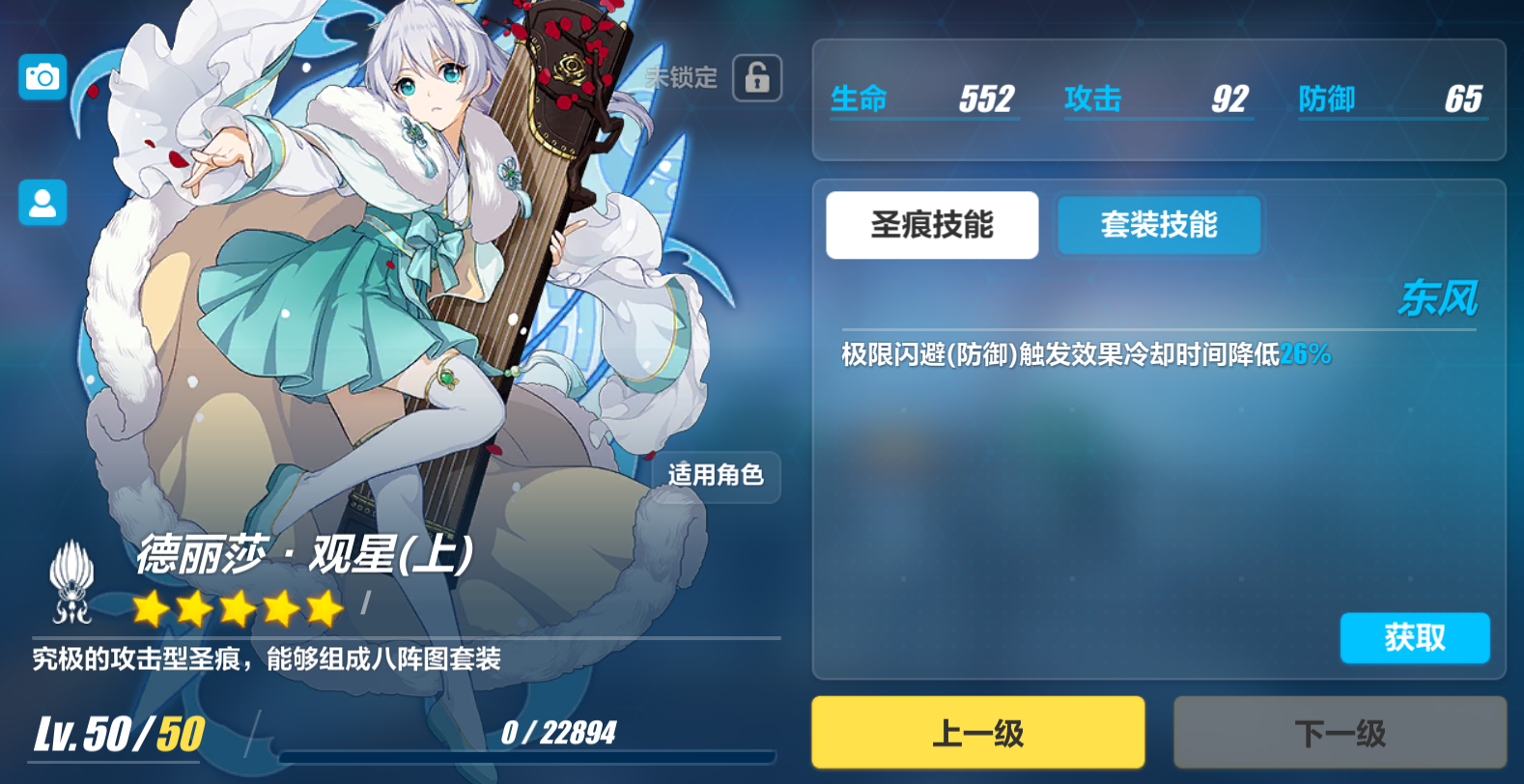Click the 生命 stat label
Screen dimensions: 1524x784
(x=860, y=98)
